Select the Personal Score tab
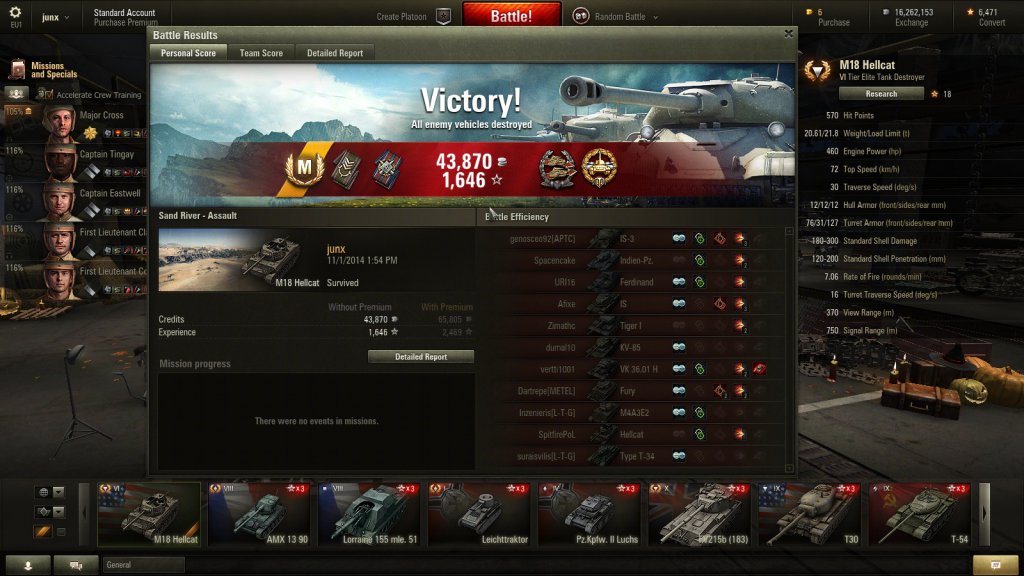Screen dimensions: 1024x576 pyautogui.click(x=190, y=53)
